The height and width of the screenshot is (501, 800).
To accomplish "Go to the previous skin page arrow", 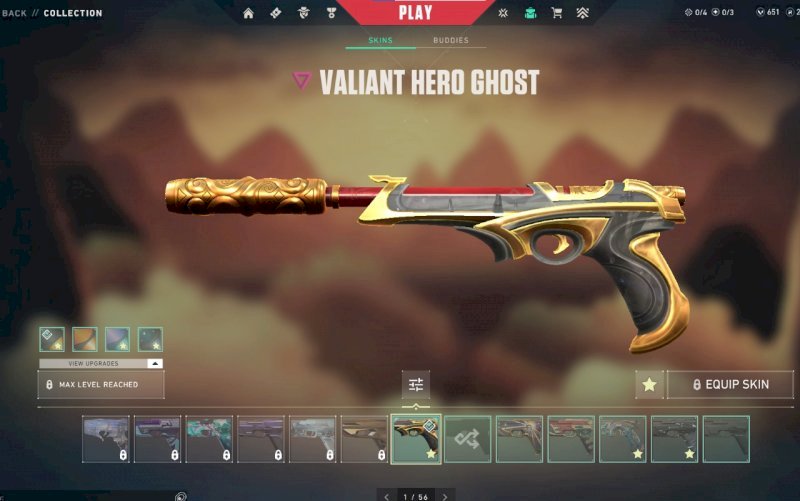I will click(387, 496).
